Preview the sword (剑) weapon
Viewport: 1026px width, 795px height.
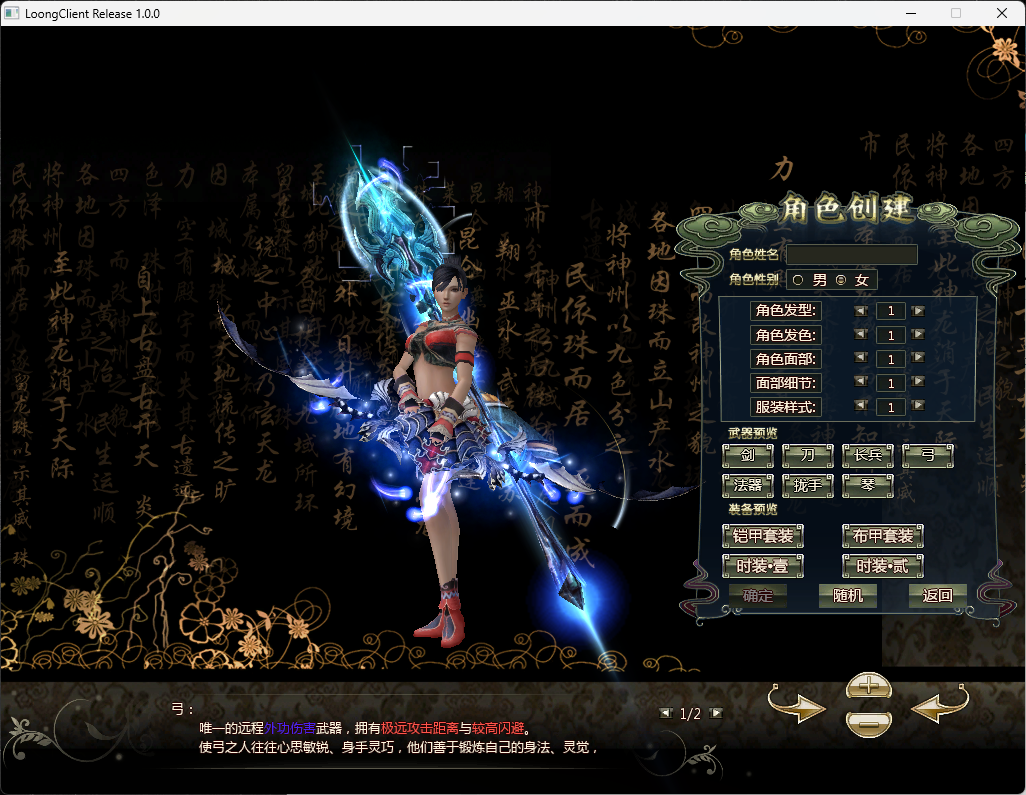coord(747,456)
